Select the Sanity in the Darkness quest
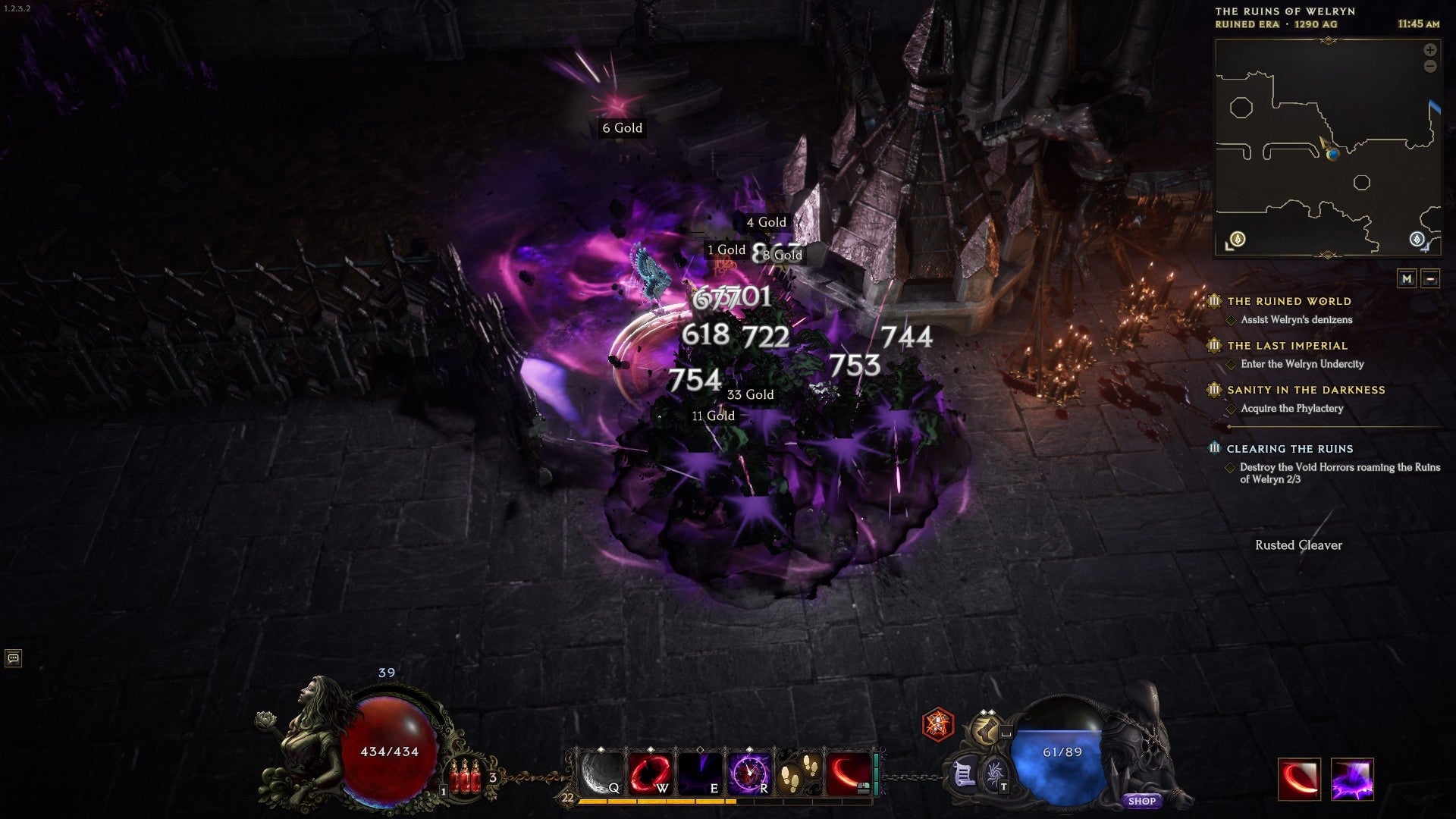 pyautogui.click(x=1306, y=390)
